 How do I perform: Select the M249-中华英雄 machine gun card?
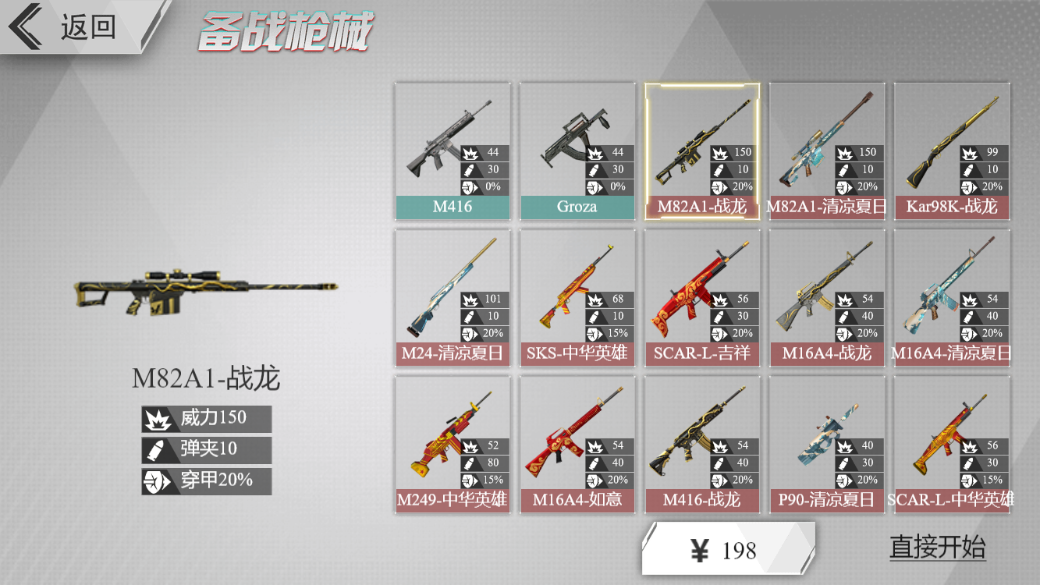pos(452,444)
